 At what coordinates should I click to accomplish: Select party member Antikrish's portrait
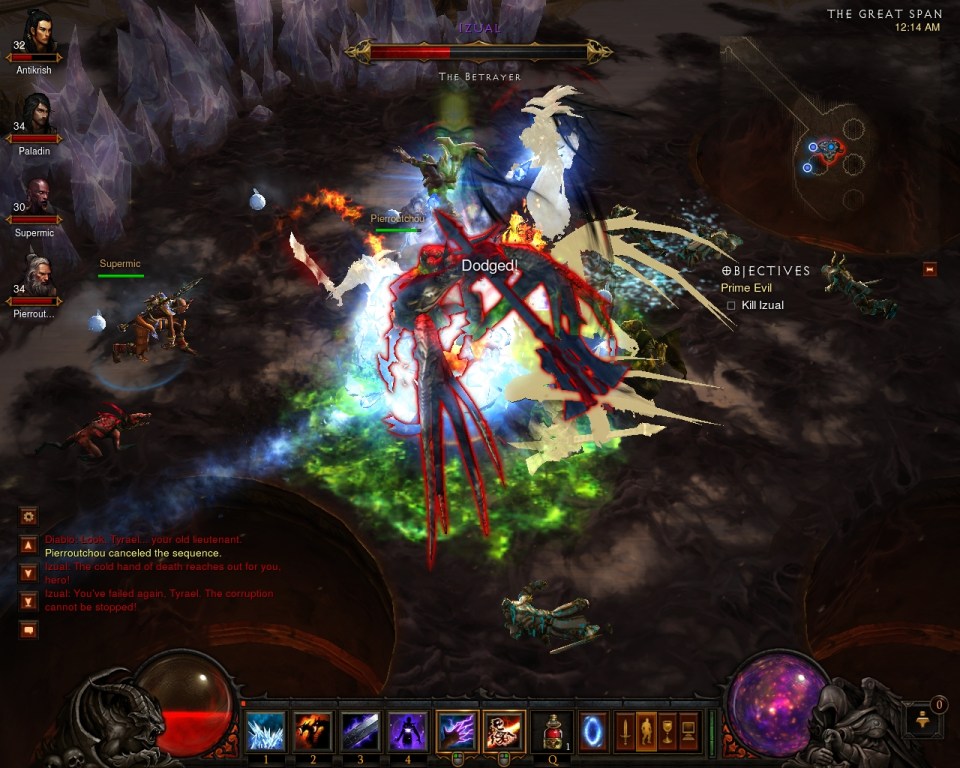pyautogui.click(x=36, y=36)
